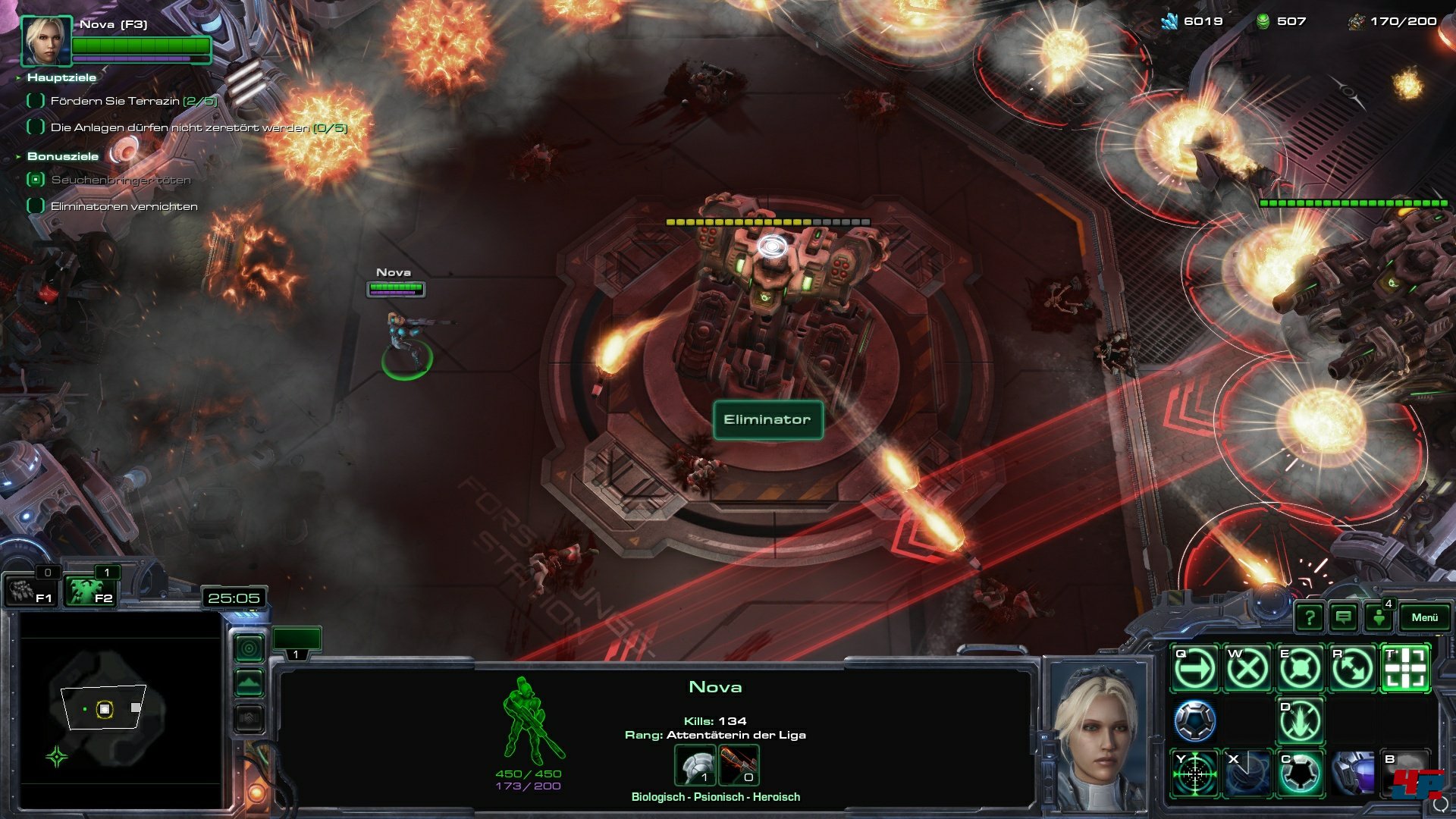Open the help question mark panel
The image size is (1456, 819).
tap(1310, 617)
